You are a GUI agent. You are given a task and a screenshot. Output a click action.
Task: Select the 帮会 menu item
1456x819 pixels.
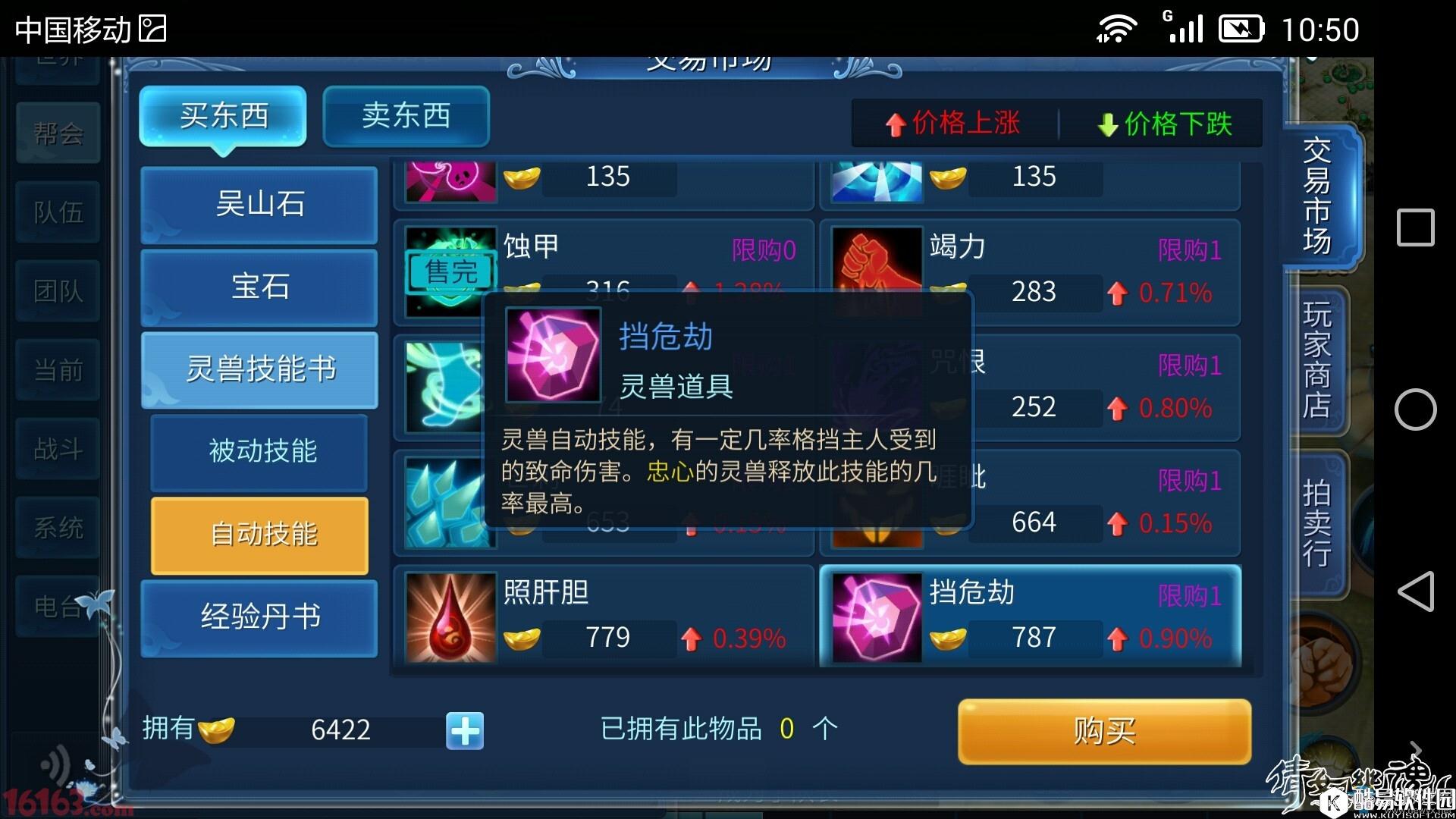coord(57,133)
